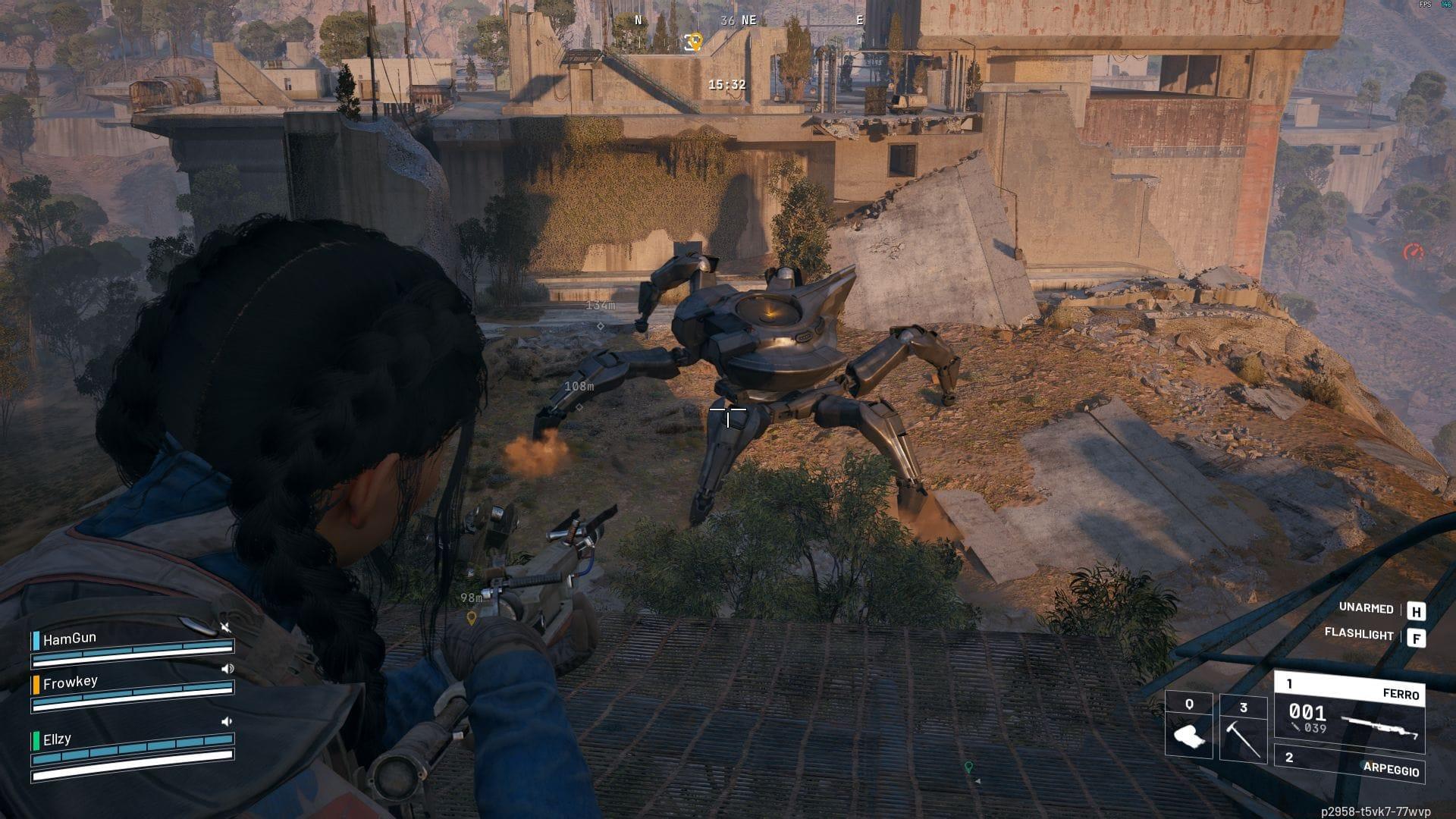Viewport: 1456px width, 819px height.
Task: Click the yellow 98m waypoint pin
Action: tap(471, 618)
